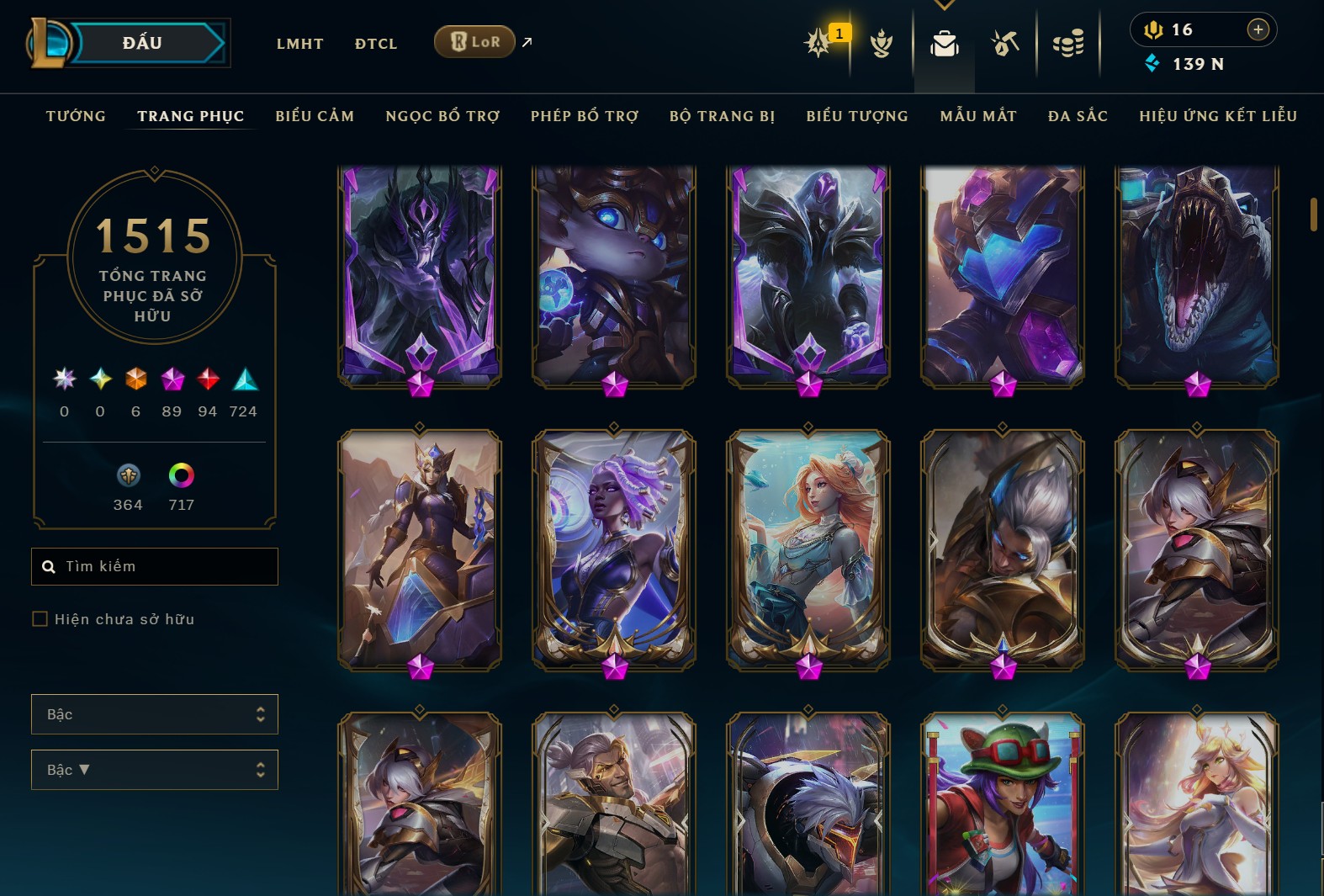Select LMHT in the top menu

coord(300,44)
